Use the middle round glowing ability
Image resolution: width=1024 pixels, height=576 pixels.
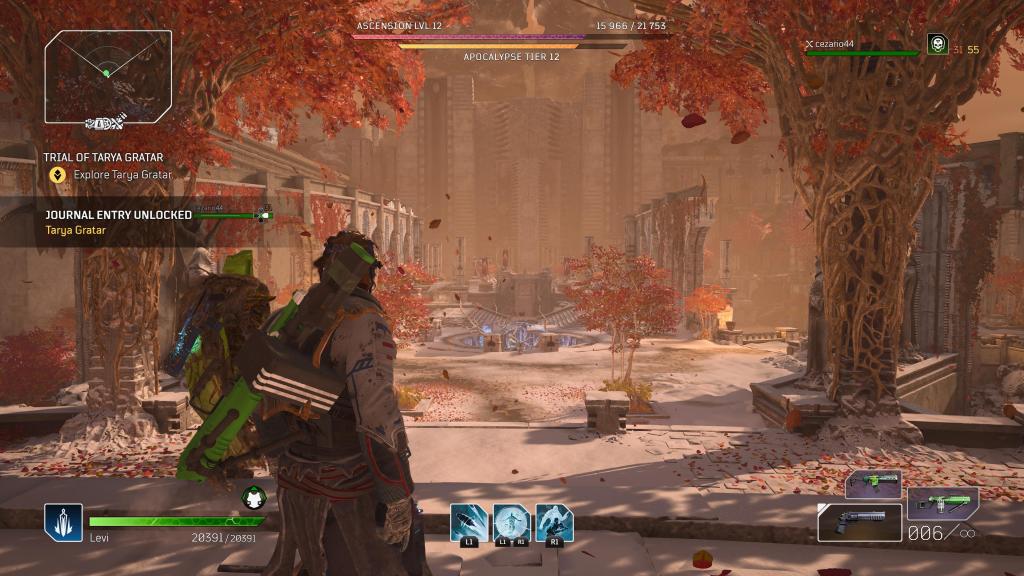[x=511, y=521]
